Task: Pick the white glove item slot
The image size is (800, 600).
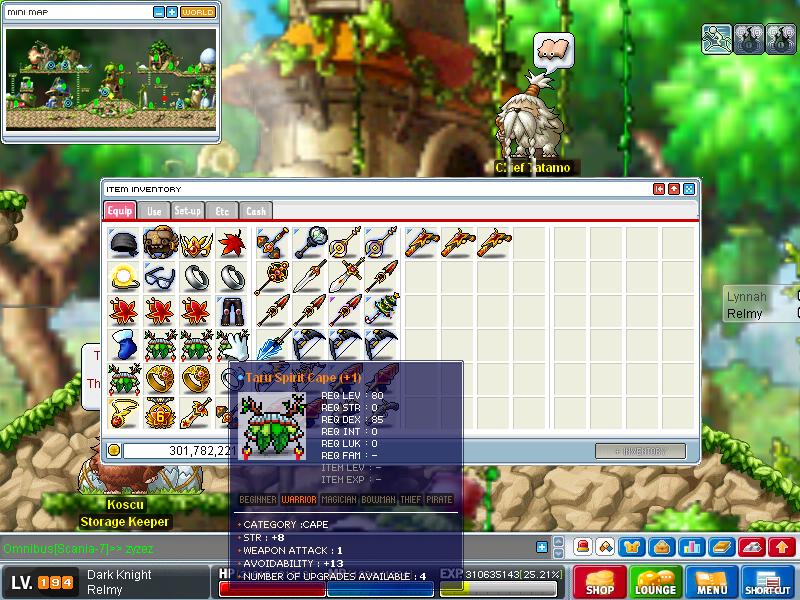Action: pyautogui.click(x=232, y=345)
